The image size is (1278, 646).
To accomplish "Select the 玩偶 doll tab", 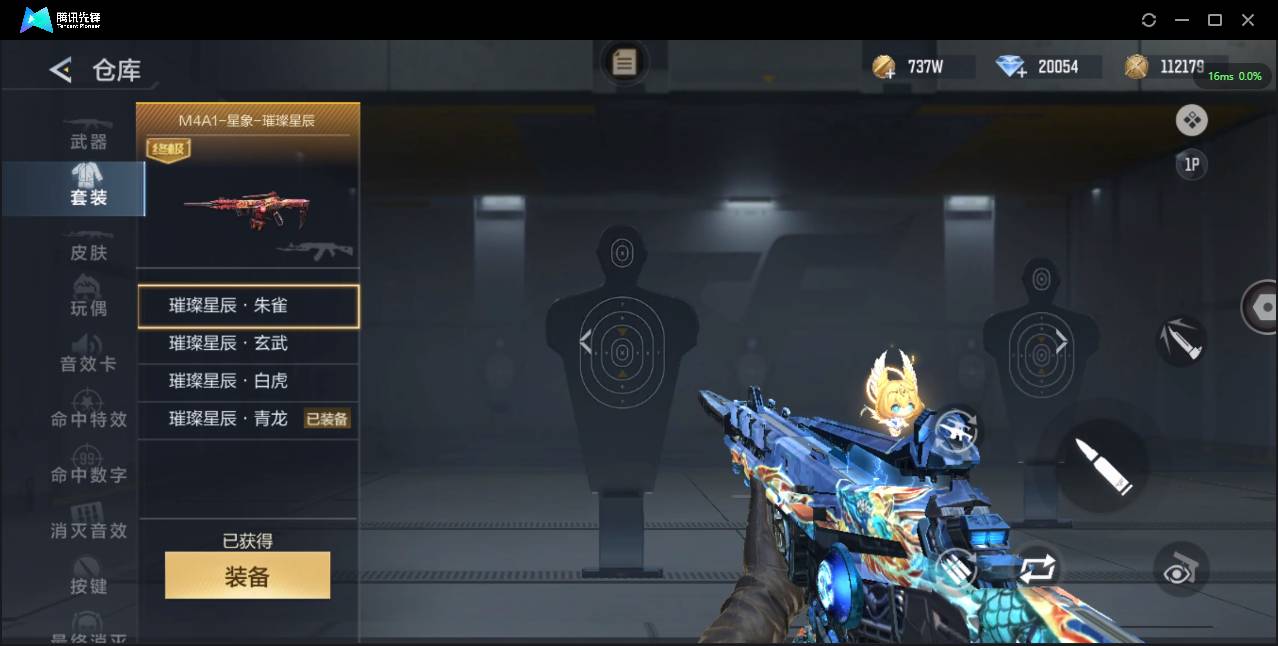I will pyautogui.click(x=88, y=307).
